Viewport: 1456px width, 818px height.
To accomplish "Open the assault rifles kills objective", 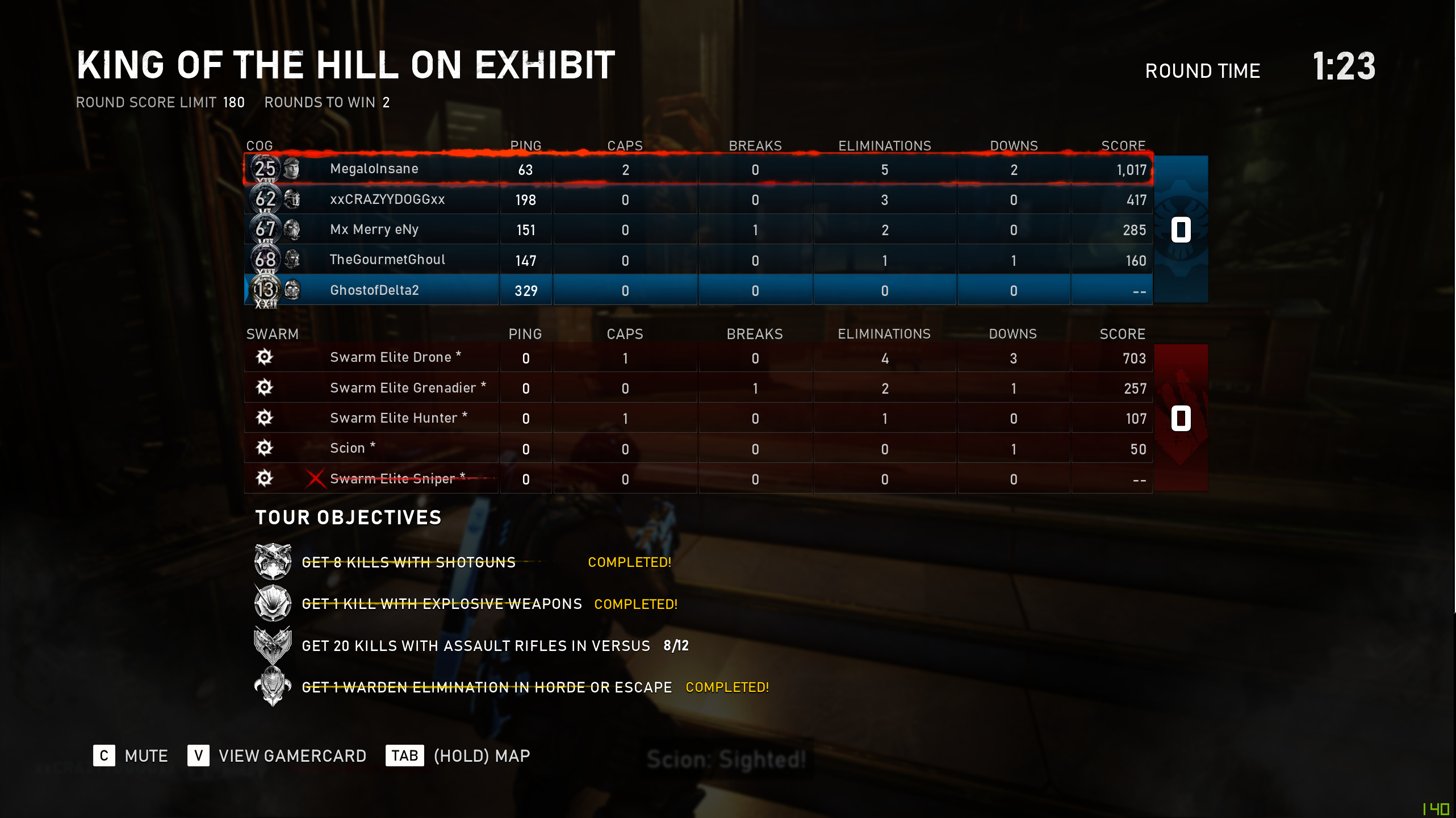I will (475, 646).
